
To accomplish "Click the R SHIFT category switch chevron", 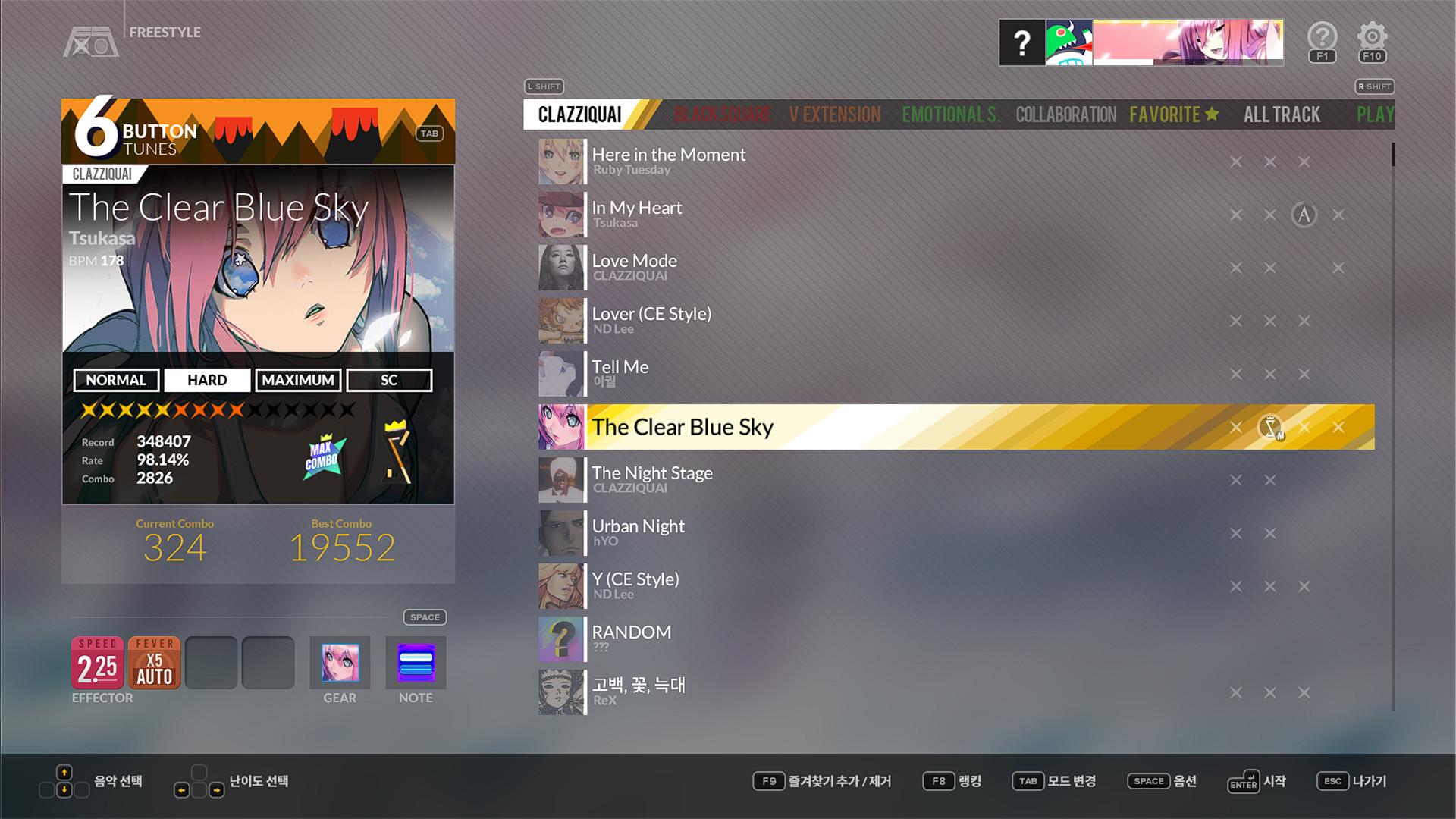I will point(1375,87).
